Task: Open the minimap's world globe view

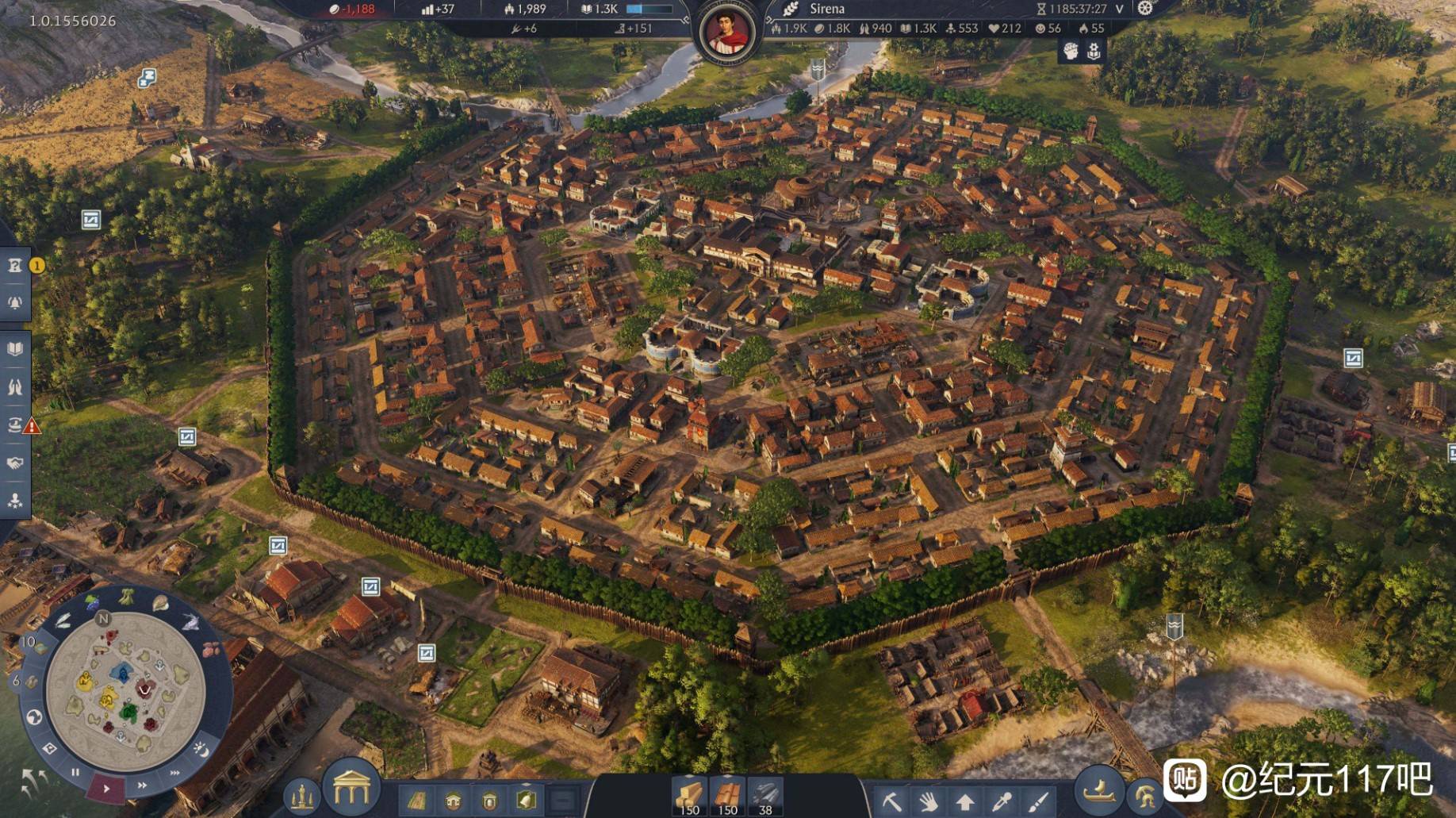Action: pyautogui.click(x=34, y=717)
